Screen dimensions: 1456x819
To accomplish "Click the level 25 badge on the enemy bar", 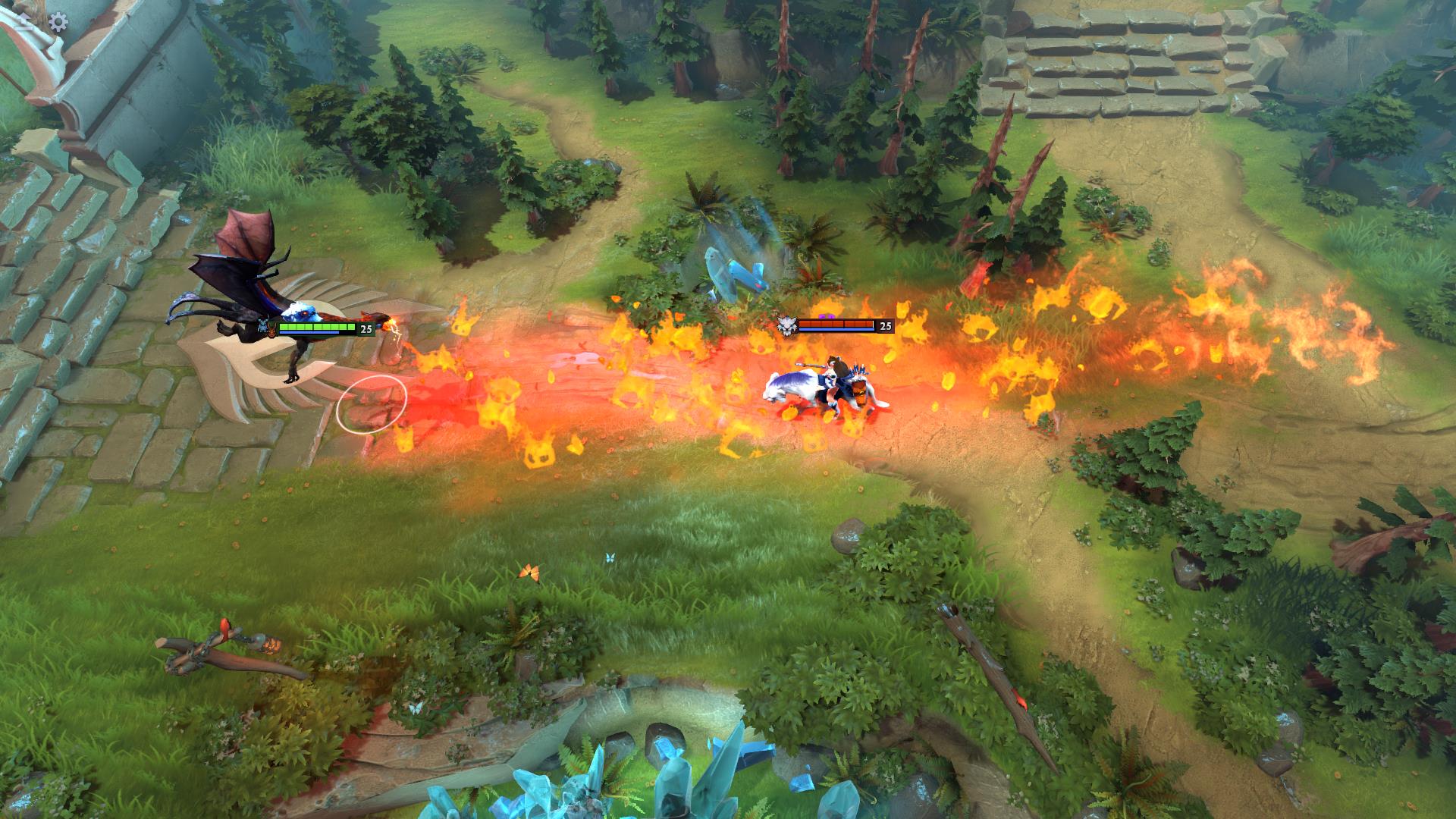I will pos(885,326).
